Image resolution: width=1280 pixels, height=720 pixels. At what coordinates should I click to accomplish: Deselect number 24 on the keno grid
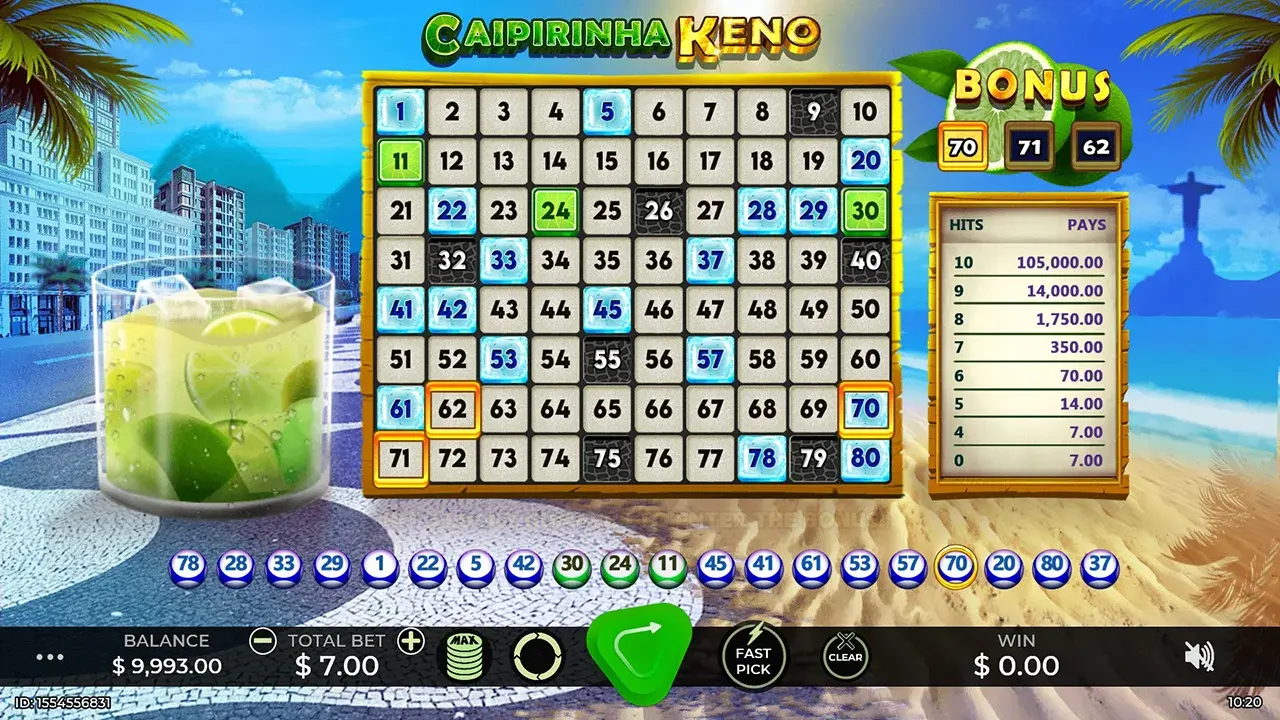(557, 210)
